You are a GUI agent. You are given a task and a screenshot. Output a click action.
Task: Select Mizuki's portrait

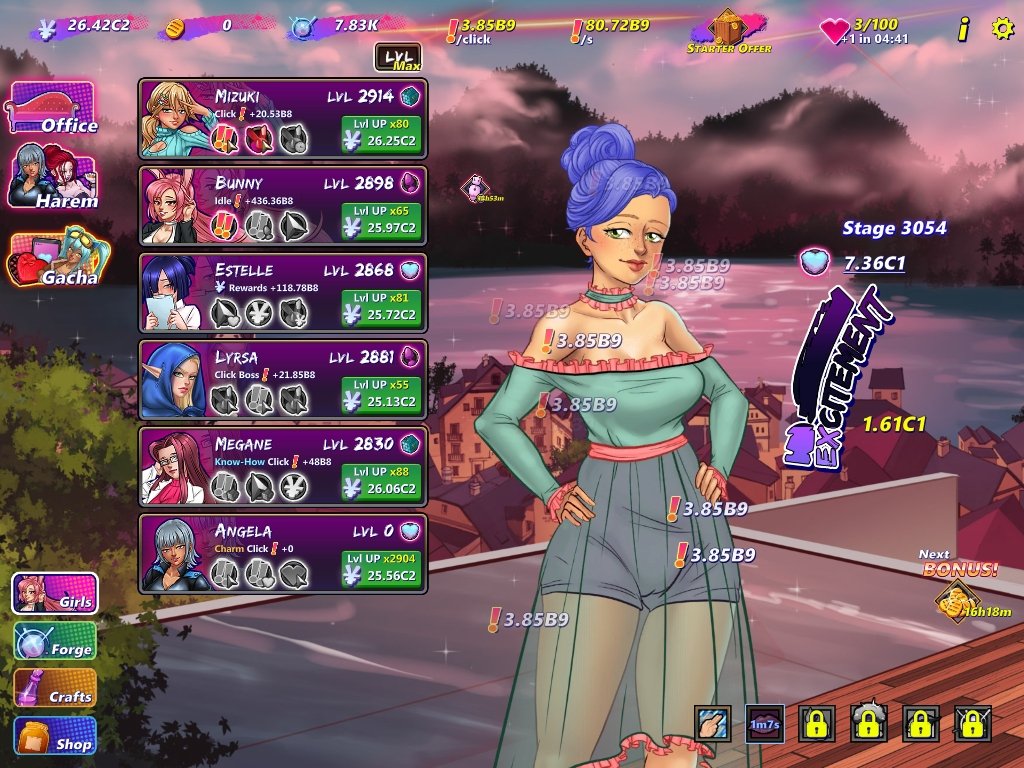(174, 119)
